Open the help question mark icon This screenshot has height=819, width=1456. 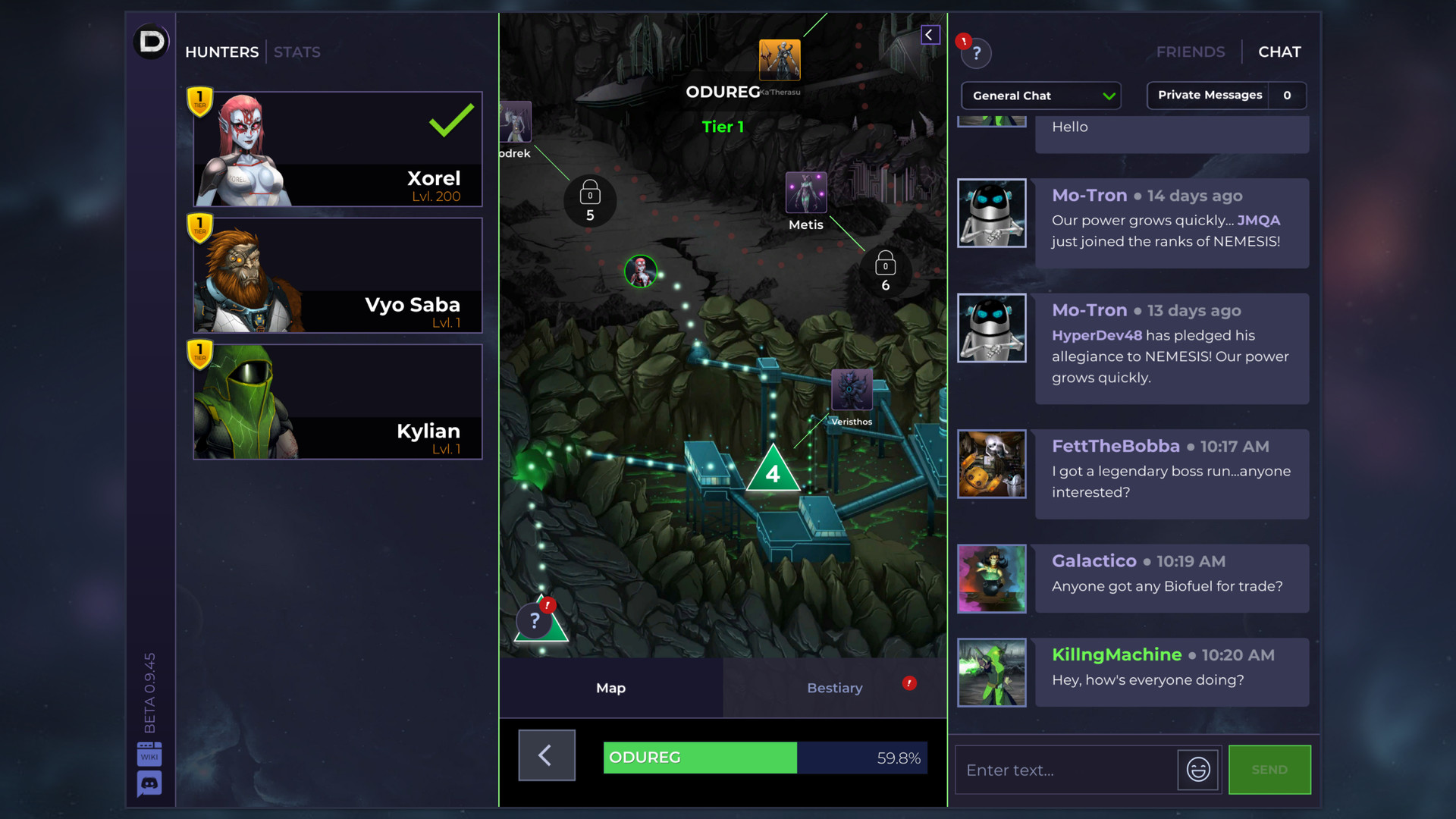coord(977,53)
